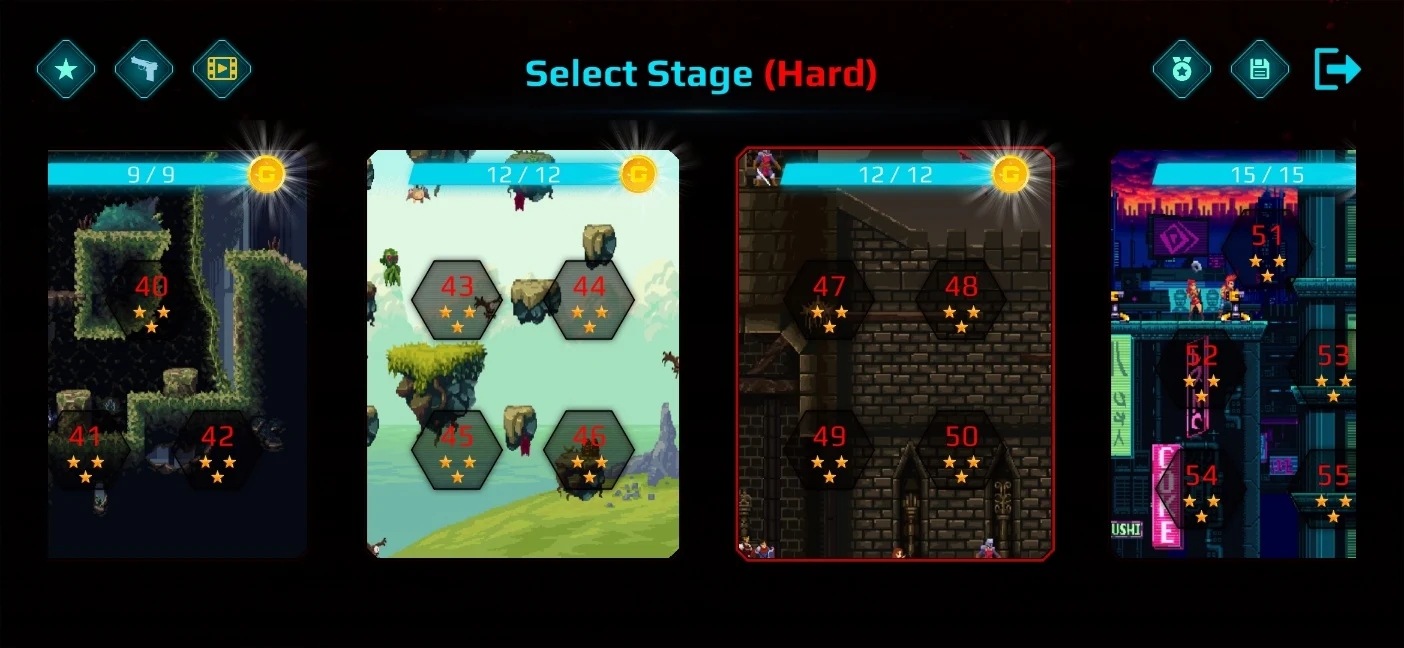Viewport: 1404px width, 648px height.
Task: Choose stage 45
Action: [457, 449]
